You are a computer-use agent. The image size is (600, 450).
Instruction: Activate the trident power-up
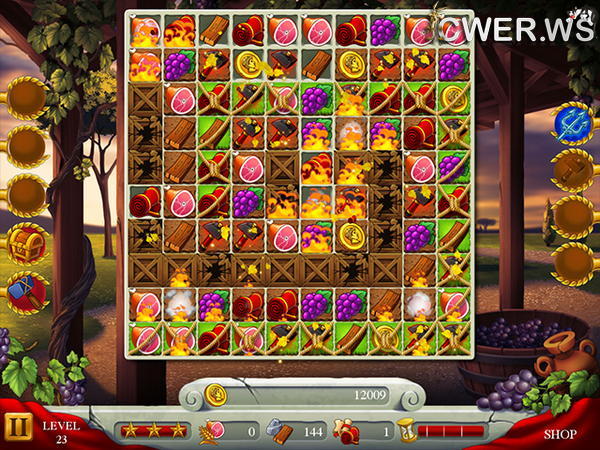click(x=572, y=123)
